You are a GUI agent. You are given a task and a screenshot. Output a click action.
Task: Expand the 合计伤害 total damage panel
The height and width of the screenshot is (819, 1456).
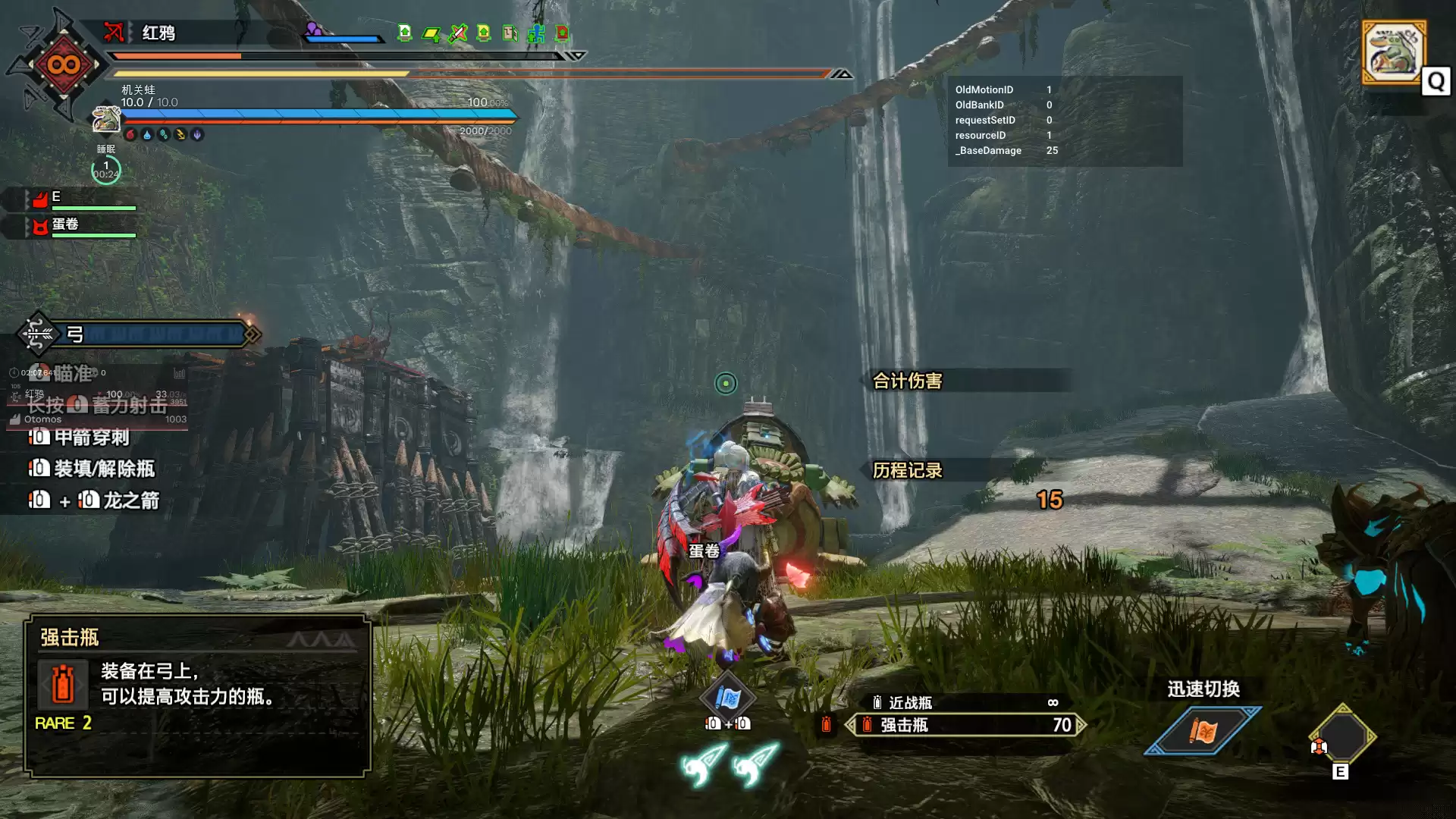coord(907,381)
